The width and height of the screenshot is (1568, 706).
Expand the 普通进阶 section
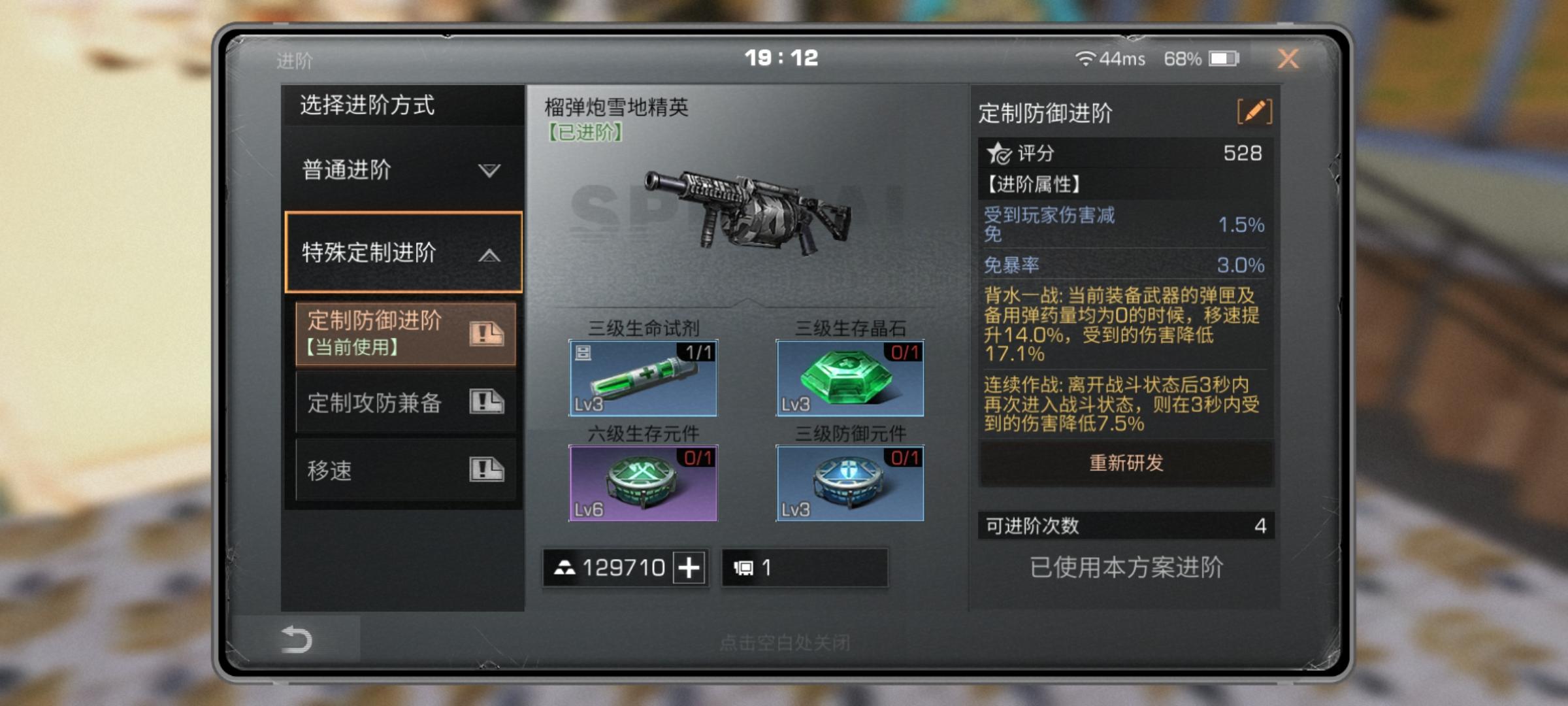click(x=402, y=170)
